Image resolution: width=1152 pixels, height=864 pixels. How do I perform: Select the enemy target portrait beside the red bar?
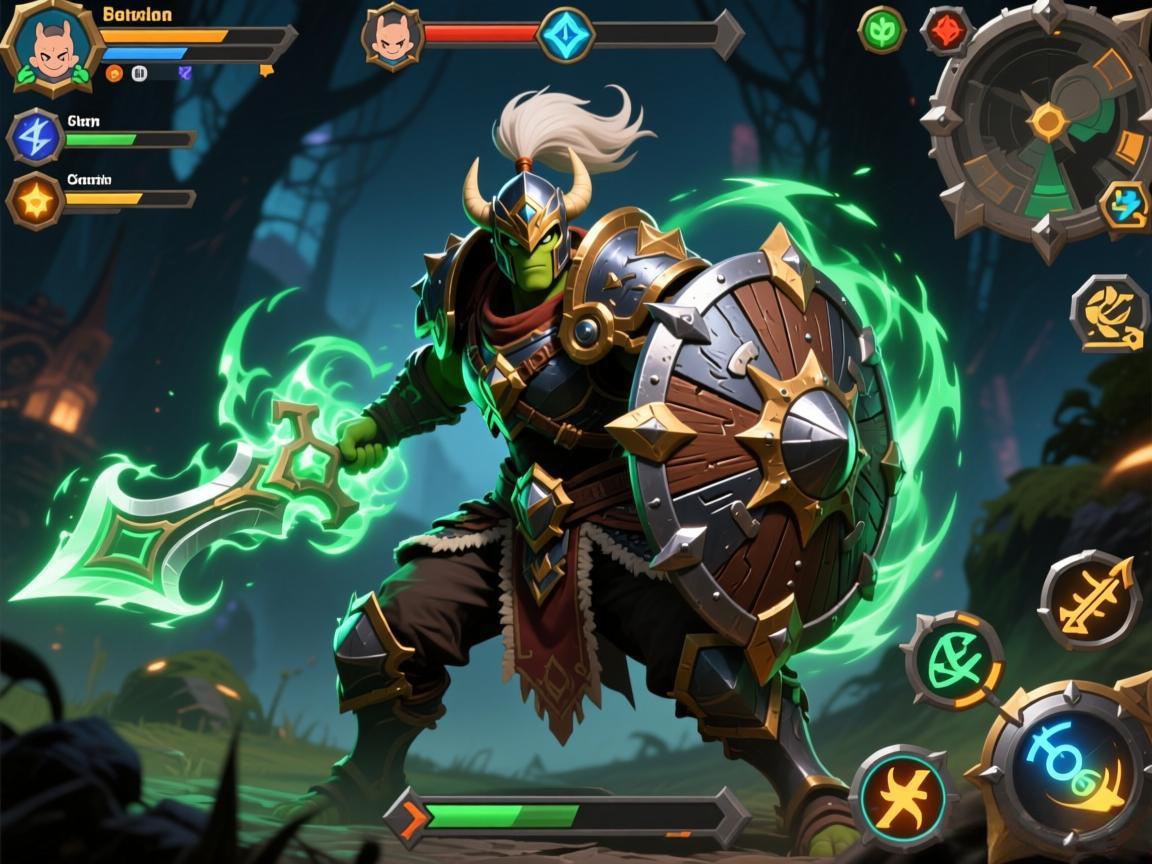[x=392, y=38]
